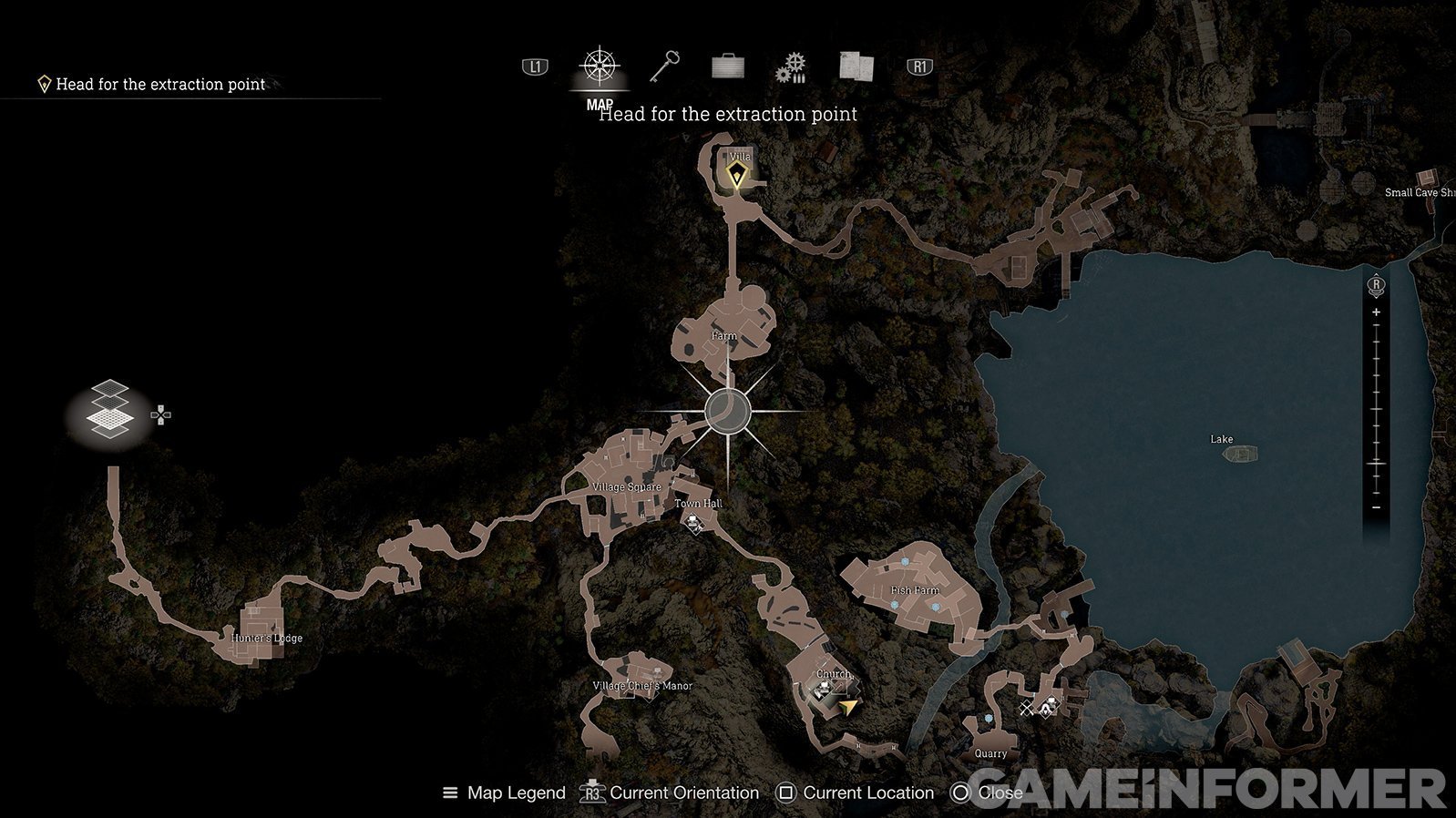Click the yellow player arrow marker
The height and width of the screenshot is (818, 1456).
point(849,707)
